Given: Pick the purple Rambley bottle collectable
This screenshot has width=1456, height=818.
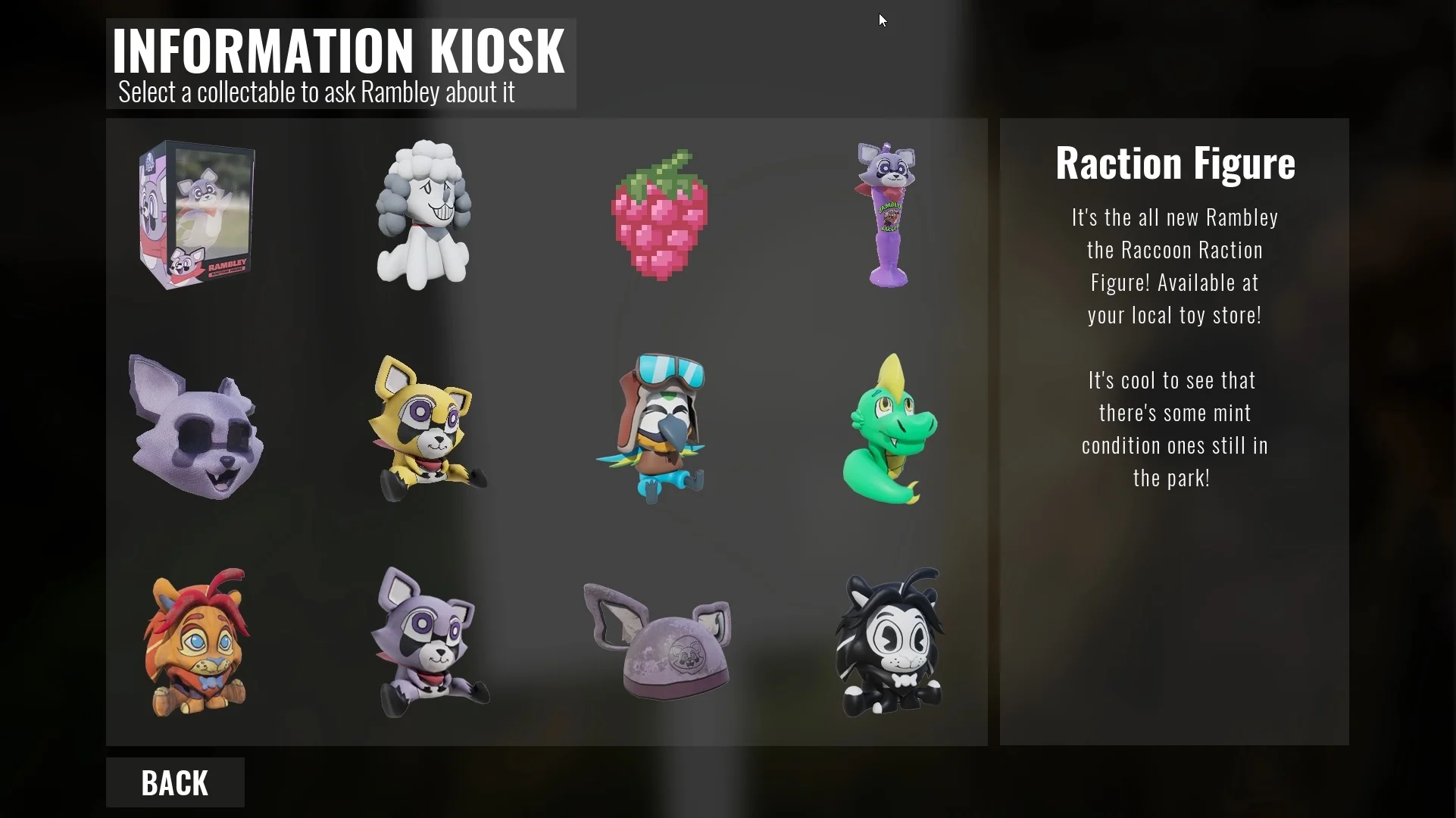Looking at the screenshot, I should point(888,215).
